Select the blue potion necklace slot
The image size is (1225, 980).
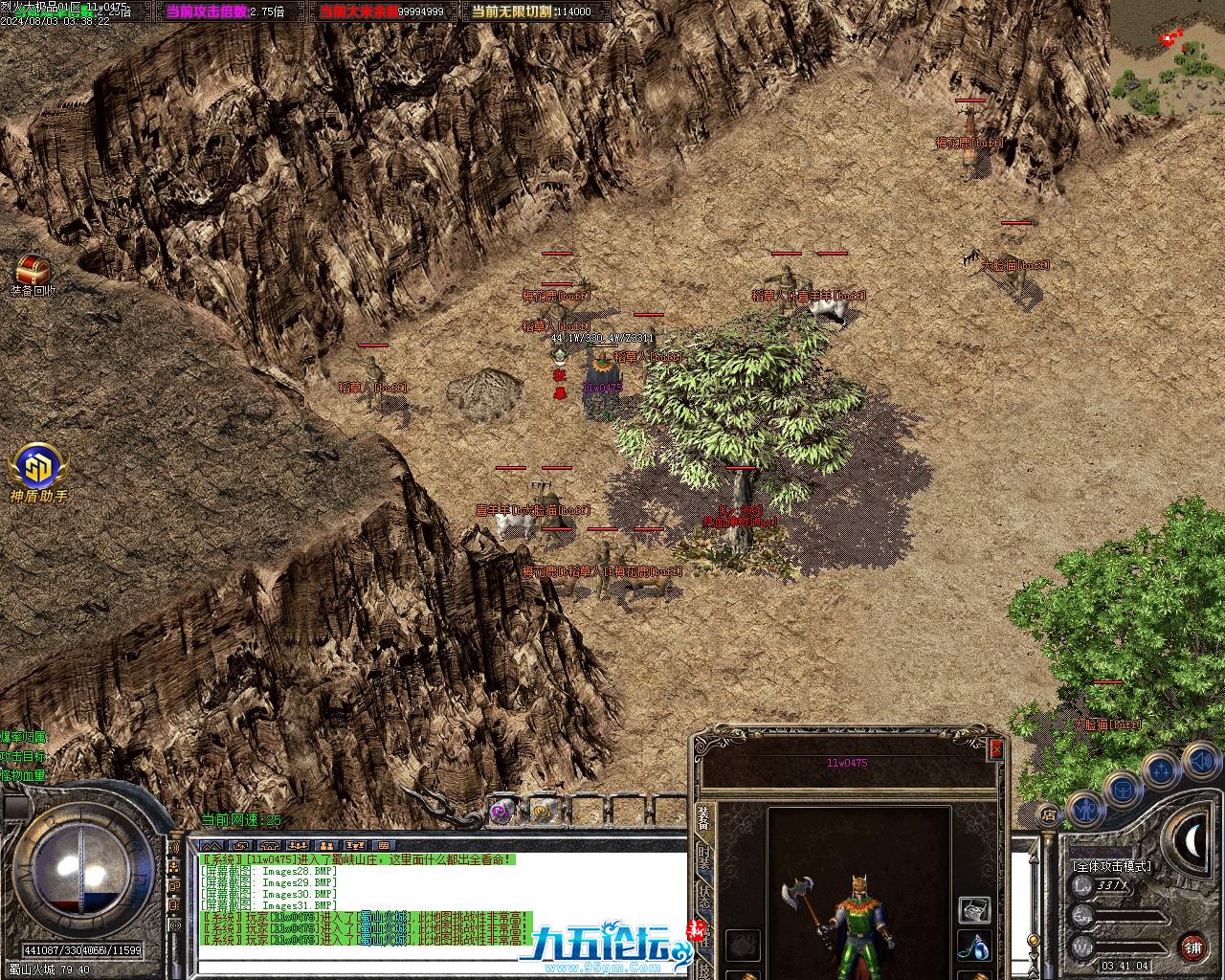click(974, 947)
